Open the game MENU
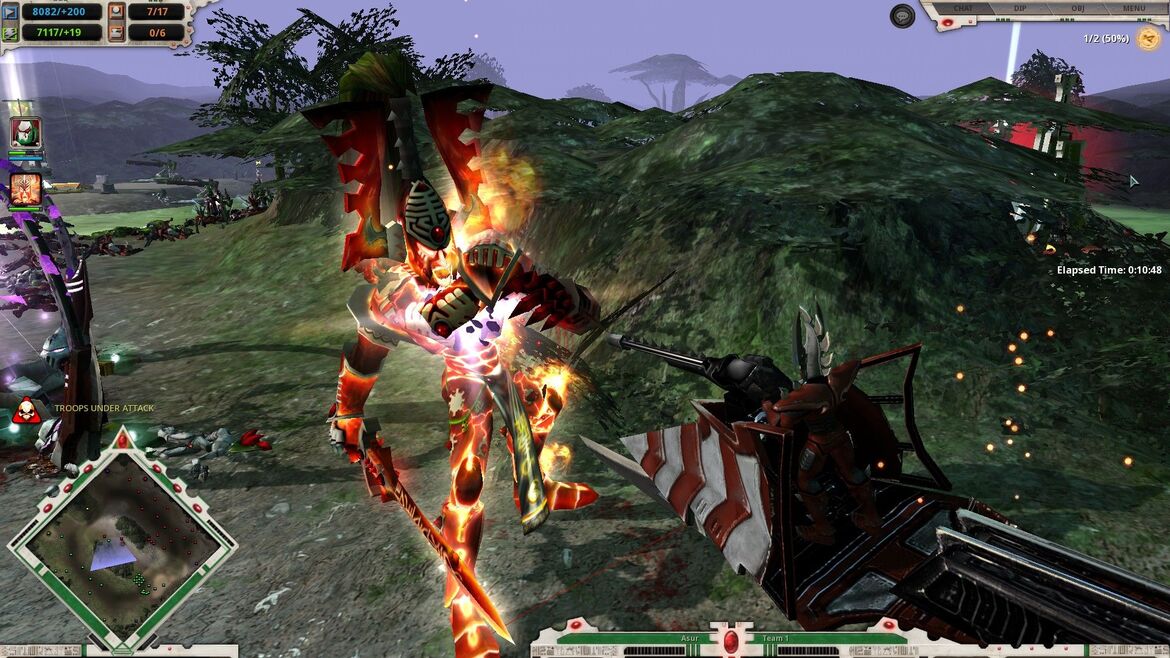The height and width of the screenshot is (658, 1170). 1133,8
